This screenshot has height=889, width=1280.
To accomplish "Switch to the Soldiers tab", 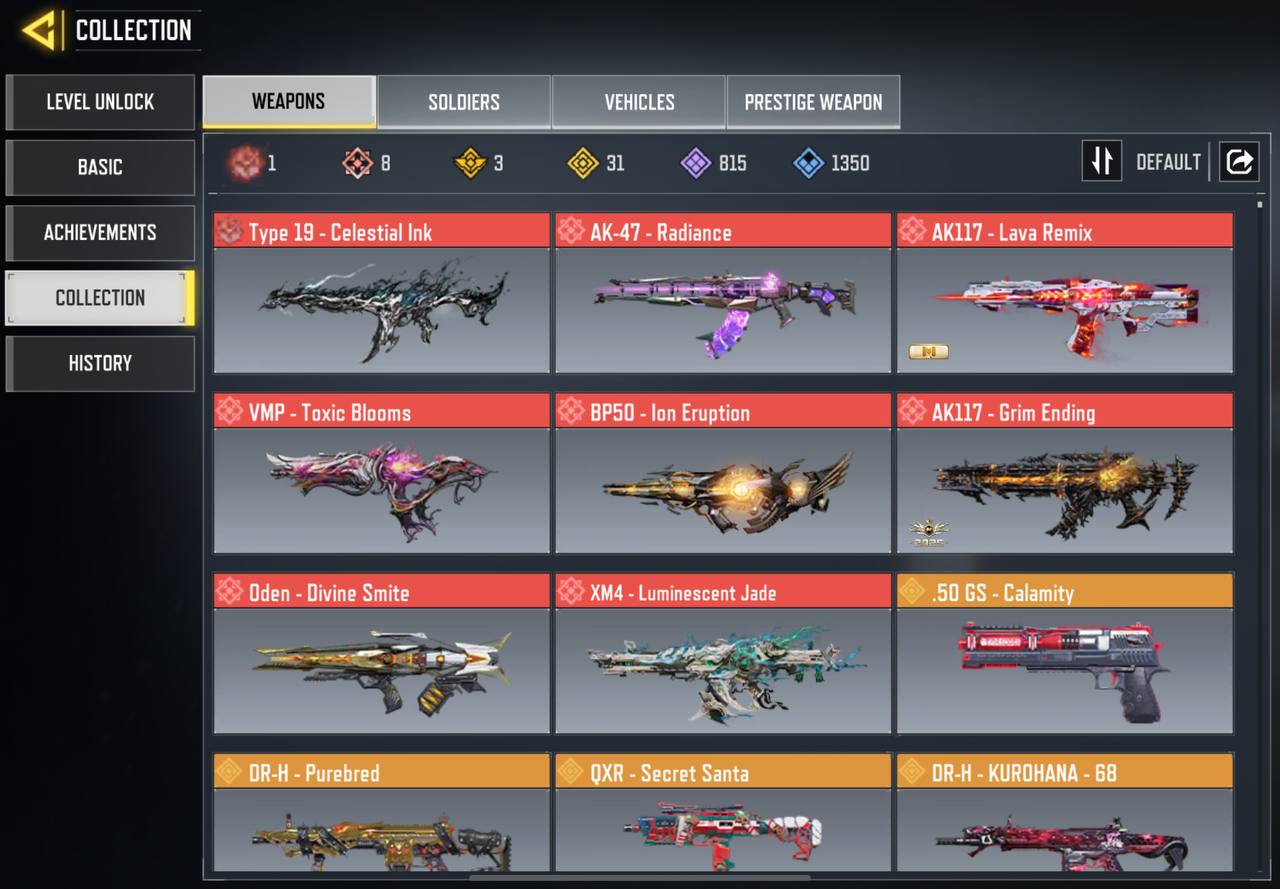I will pyautogui.click(x=464, y=102).
